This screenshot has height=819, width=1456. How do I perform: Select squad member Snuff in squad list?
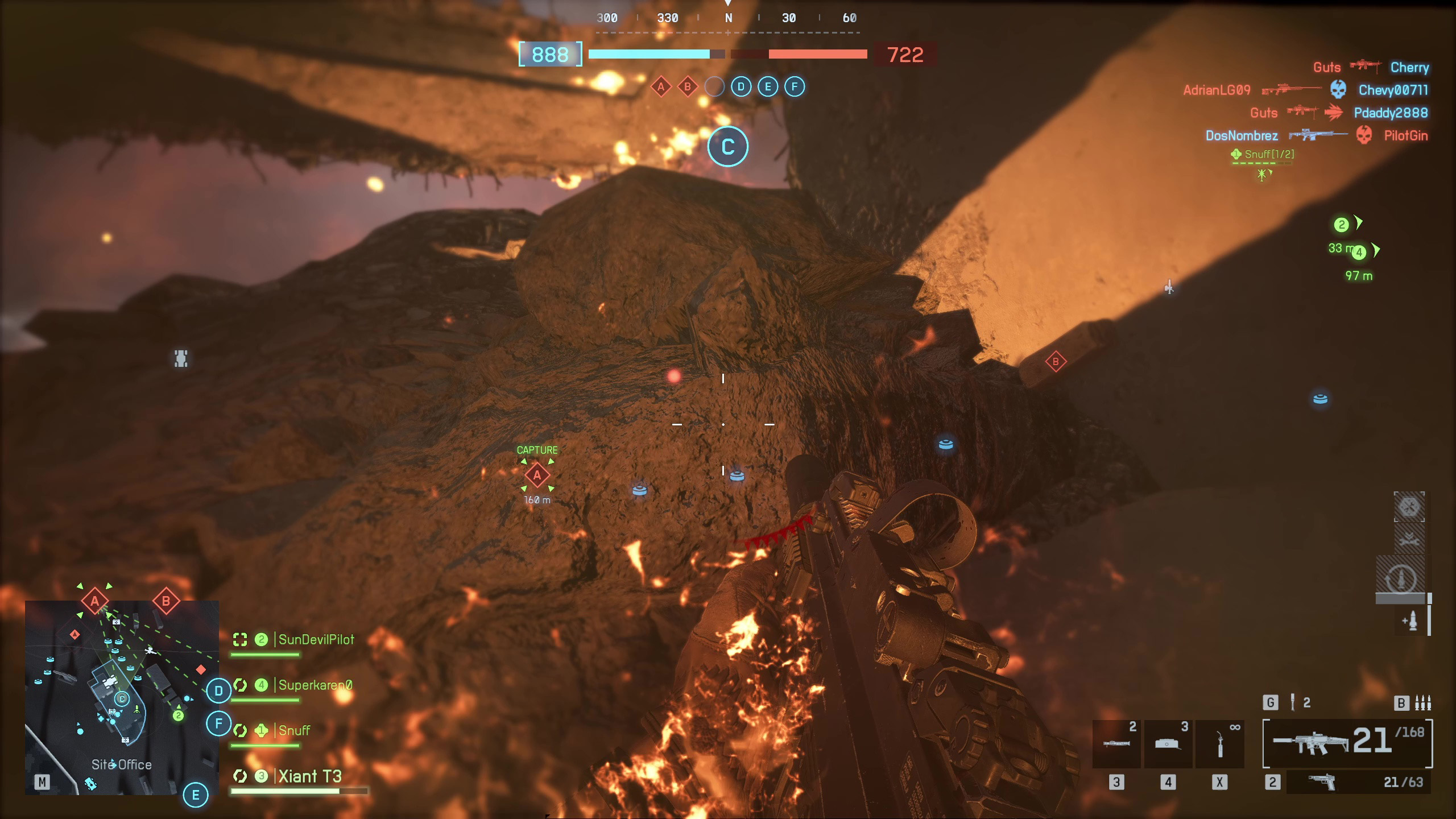point(294,731)
